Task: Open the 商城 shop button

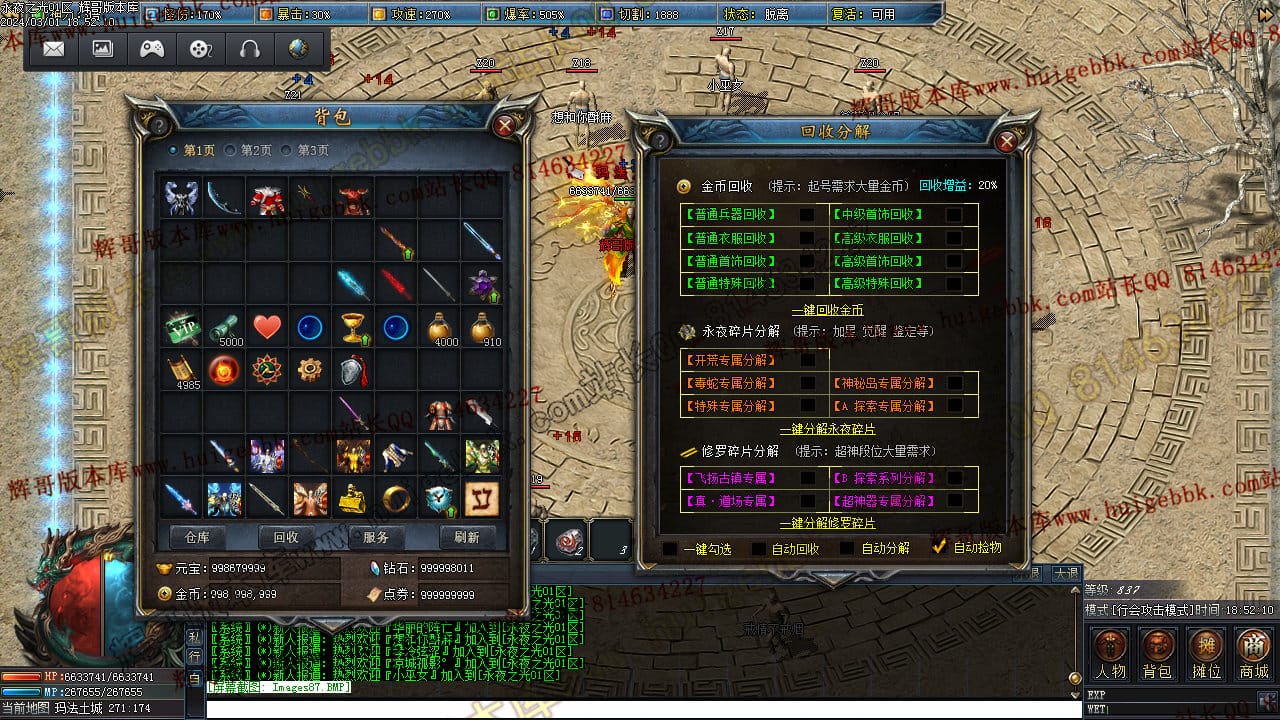Action: coord(1253,654)
